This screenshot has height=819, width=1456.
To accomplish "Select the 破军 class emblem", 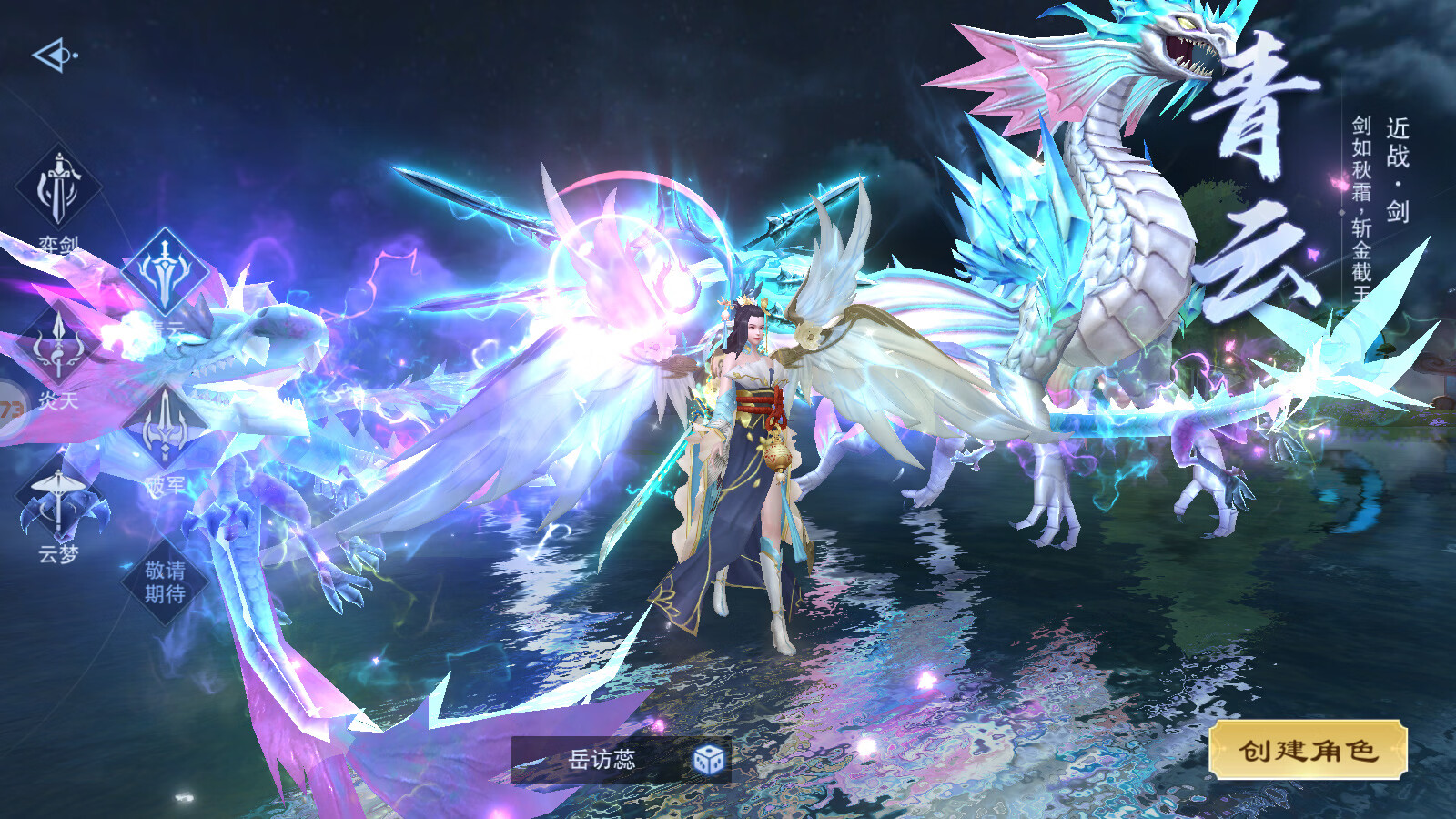I will pyautogui.click(x=165, y=428).
